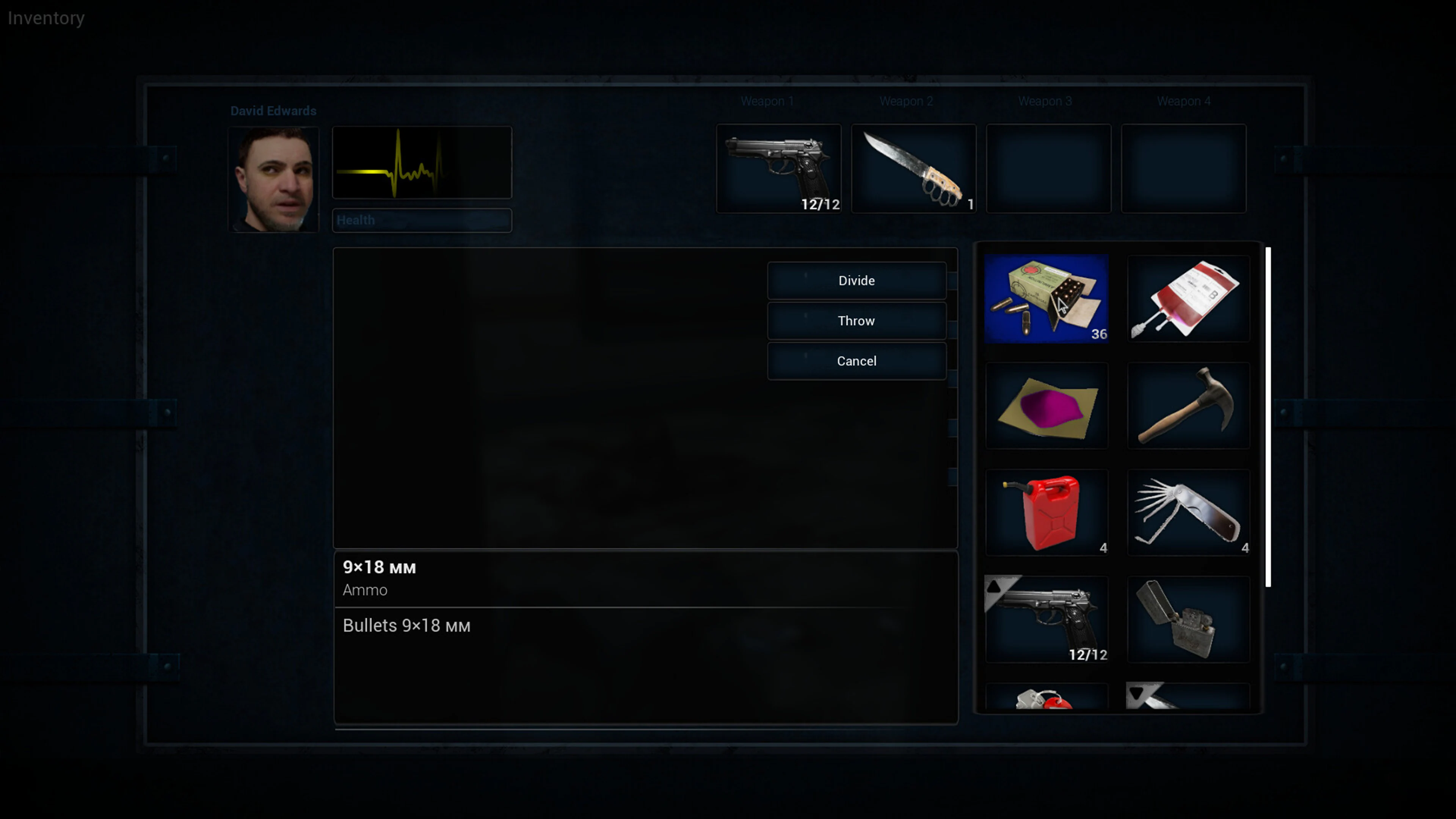Image resolution: width=1456 pixels, height=819 pixels.
Task: Click Cancel to dismiss the menu
Action: point(856,361)
